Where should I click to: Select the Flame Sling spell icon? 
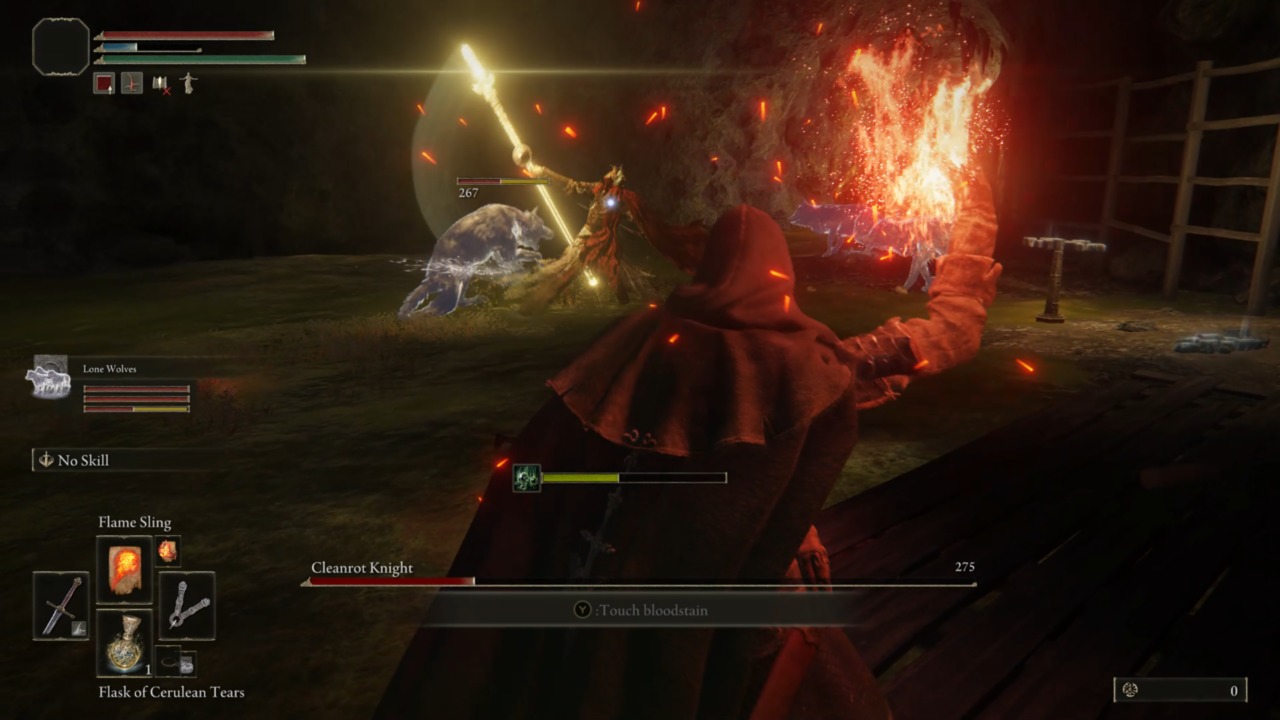pyautogui.click(x=124, y=570)
